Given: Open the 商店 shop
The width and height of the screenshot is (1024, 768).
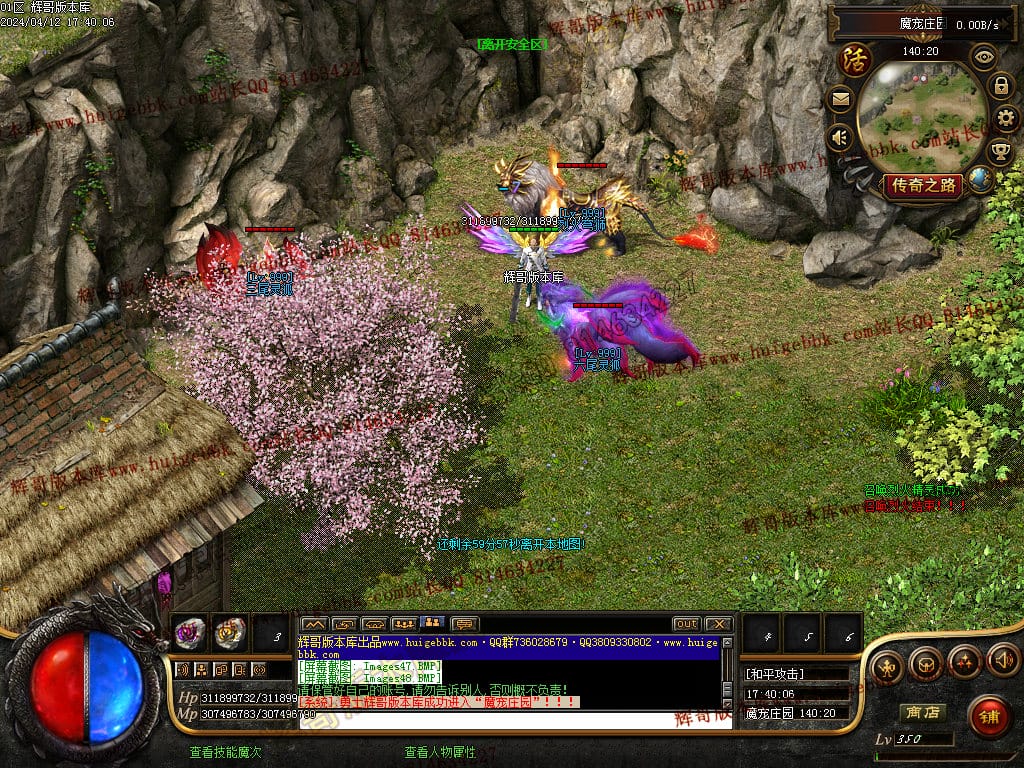Looking at the screenshot, I should 922,713.
